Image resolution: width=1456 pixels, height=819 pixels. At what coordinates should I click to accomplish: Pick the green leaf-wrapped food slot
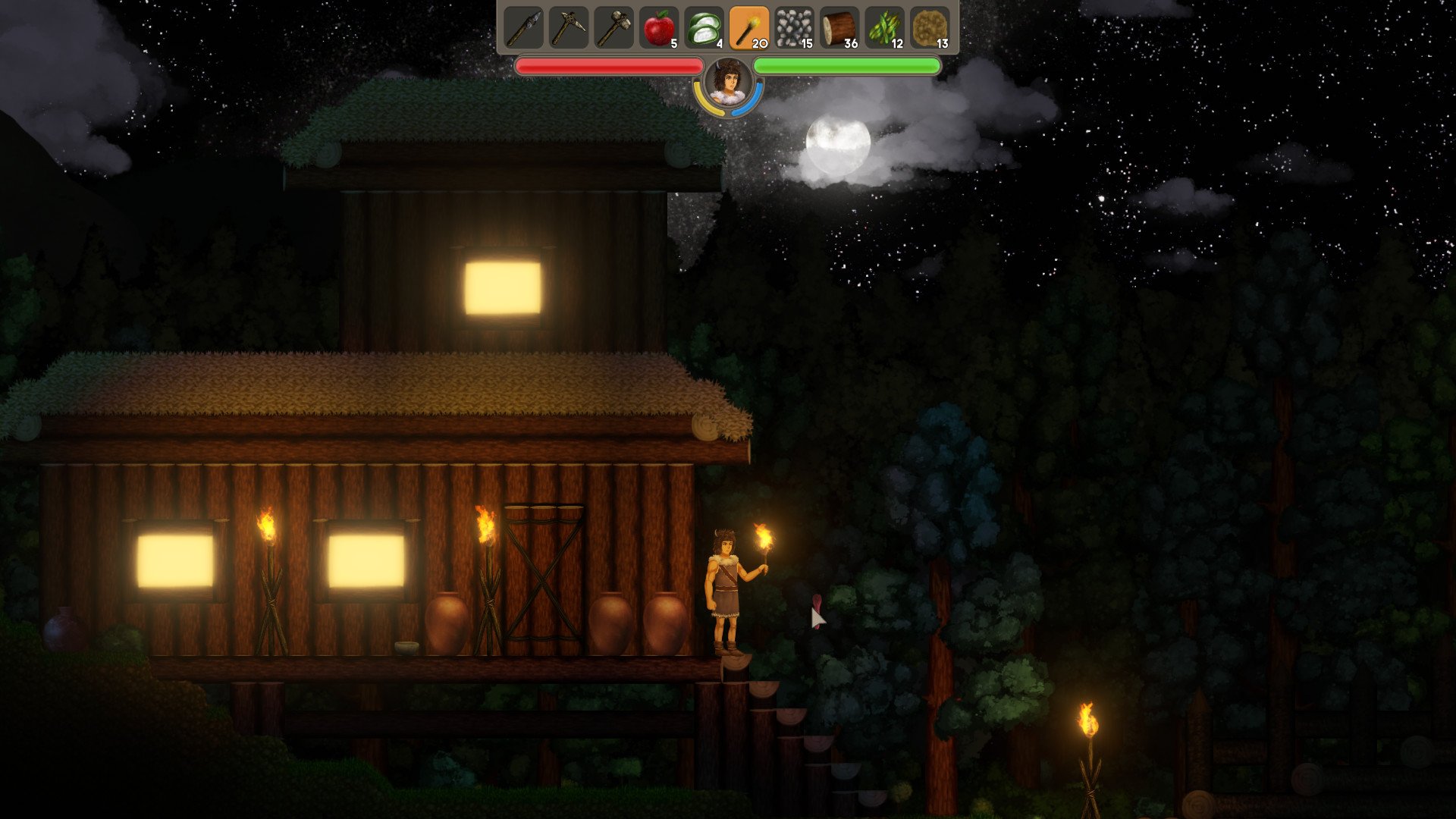704,28
